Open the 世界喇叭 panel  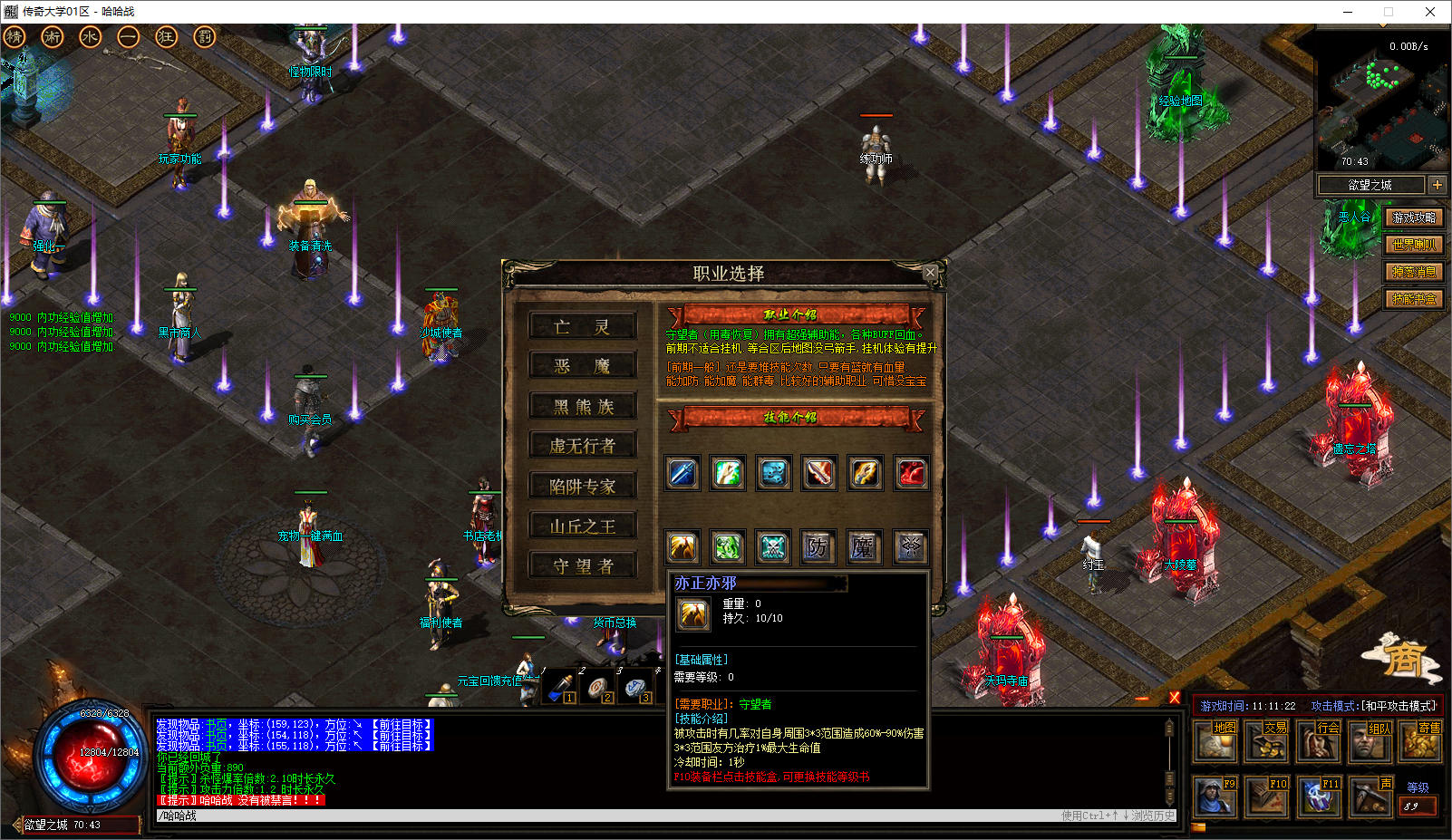(x=1414, y=245)
